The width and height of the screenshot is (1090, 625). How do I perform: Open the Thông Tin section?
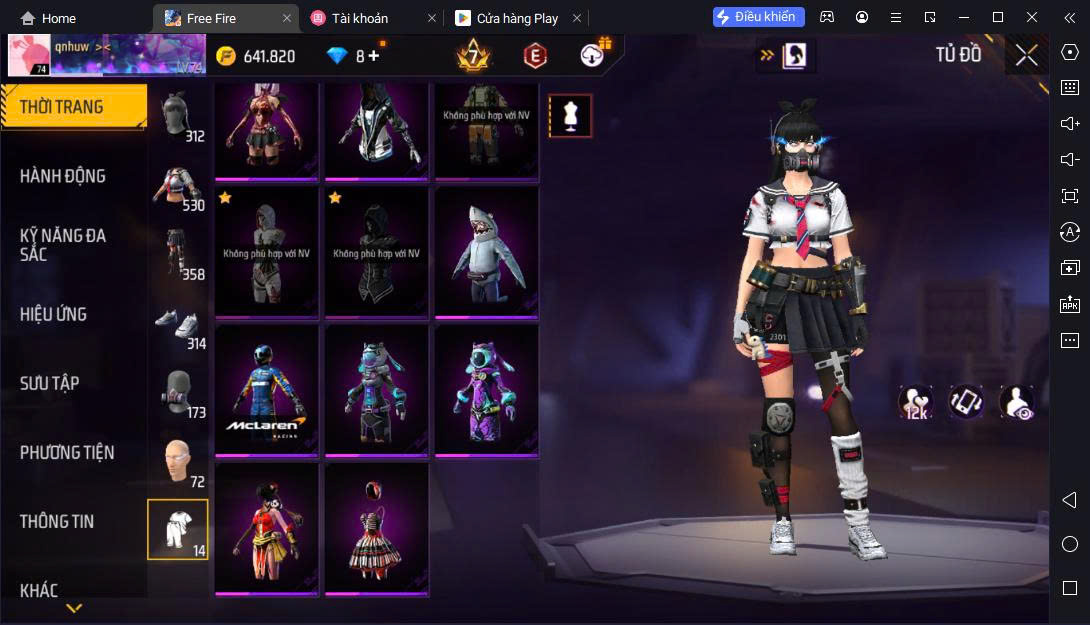point(57,521)
